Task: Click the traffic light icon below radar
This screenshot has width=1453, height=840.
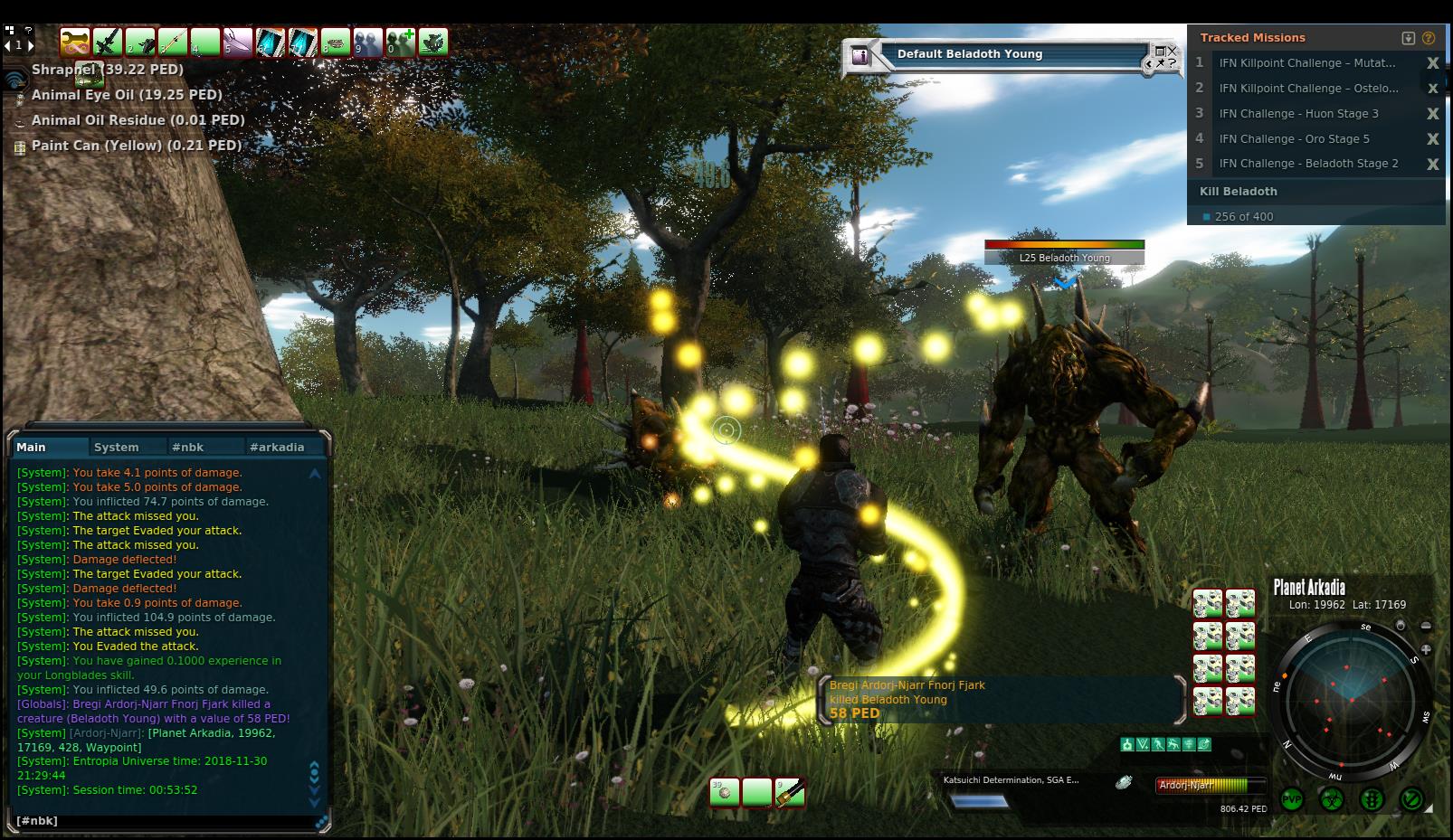Action: 1372,800
